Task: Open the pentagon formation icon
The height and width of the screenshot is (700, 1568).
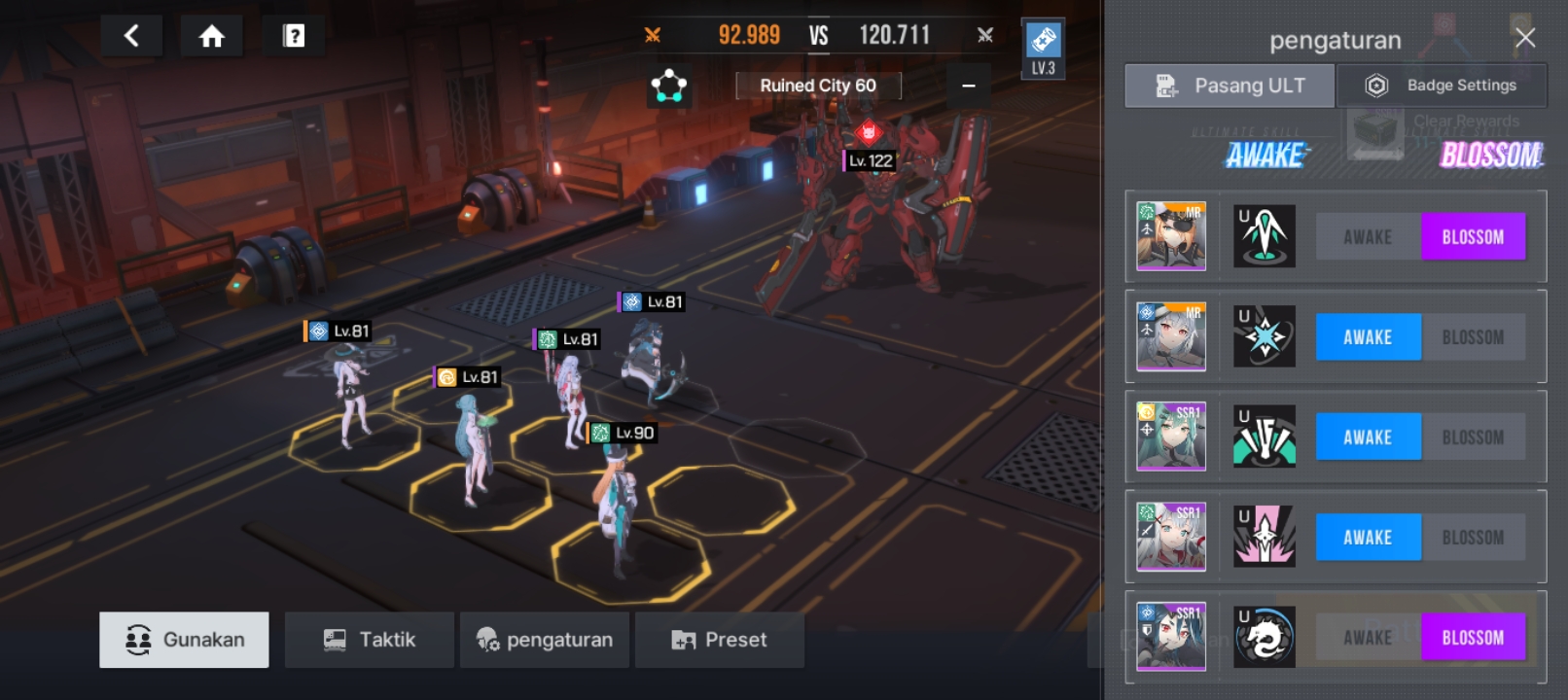Action: point(669,86)
